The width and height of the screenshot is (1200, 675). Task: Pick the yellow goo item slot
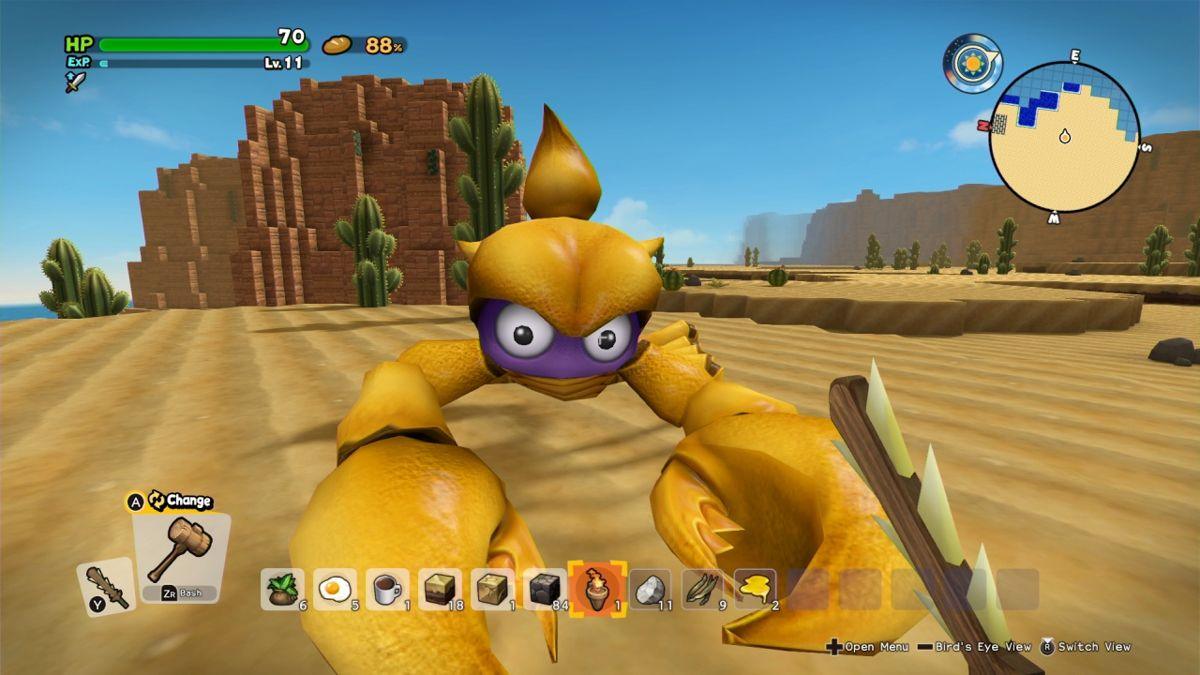[755, 589]
